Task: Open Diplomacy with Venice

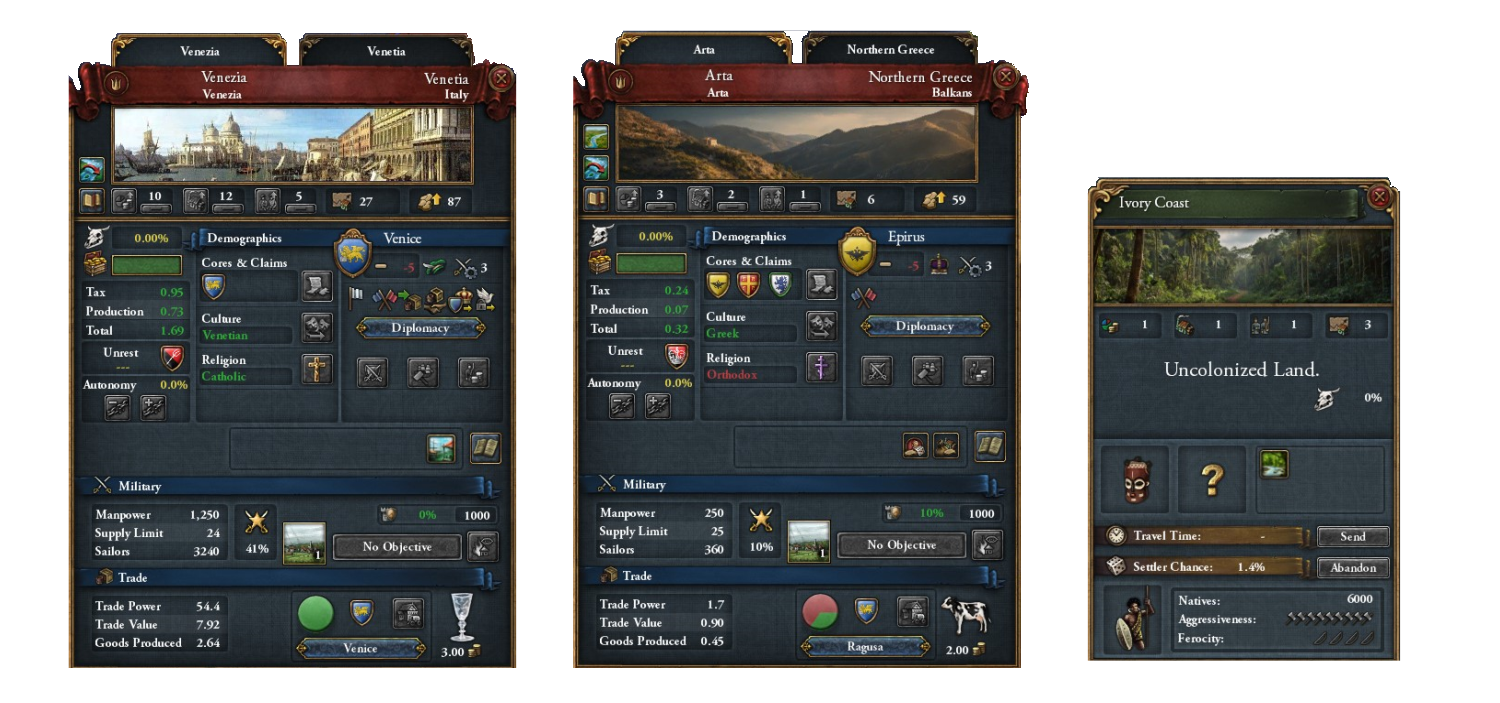Action: tap(420, 328)
